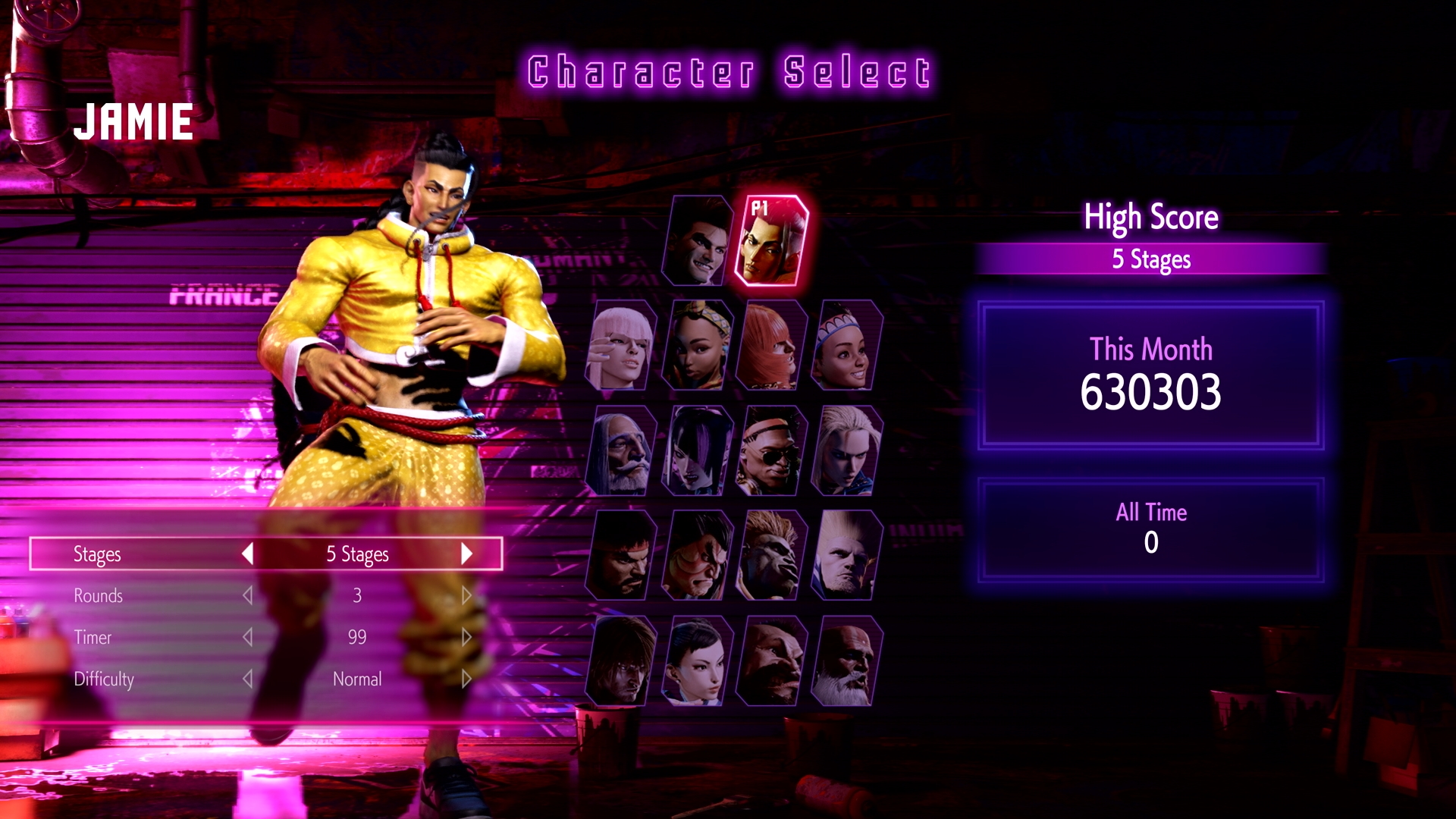Select the Timer option row

tap(93, 638)
